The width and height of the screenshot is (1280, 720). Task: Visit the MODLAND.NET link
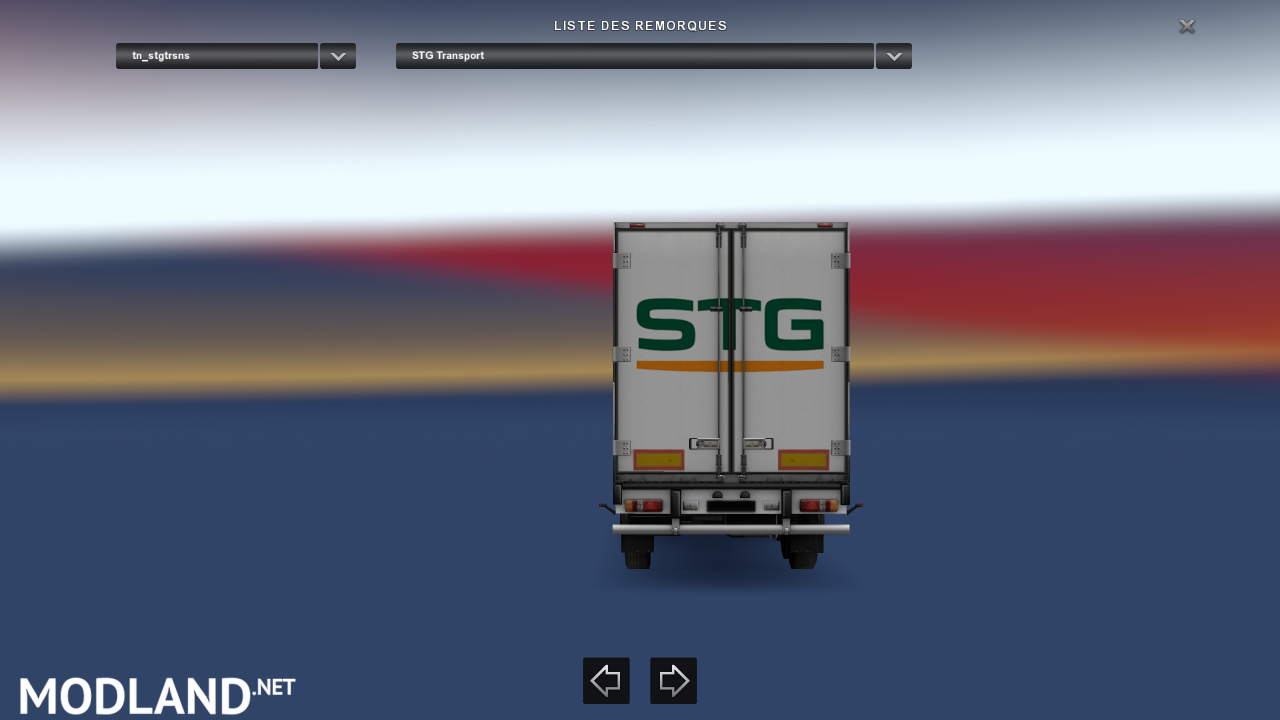[x=155, y=694]
